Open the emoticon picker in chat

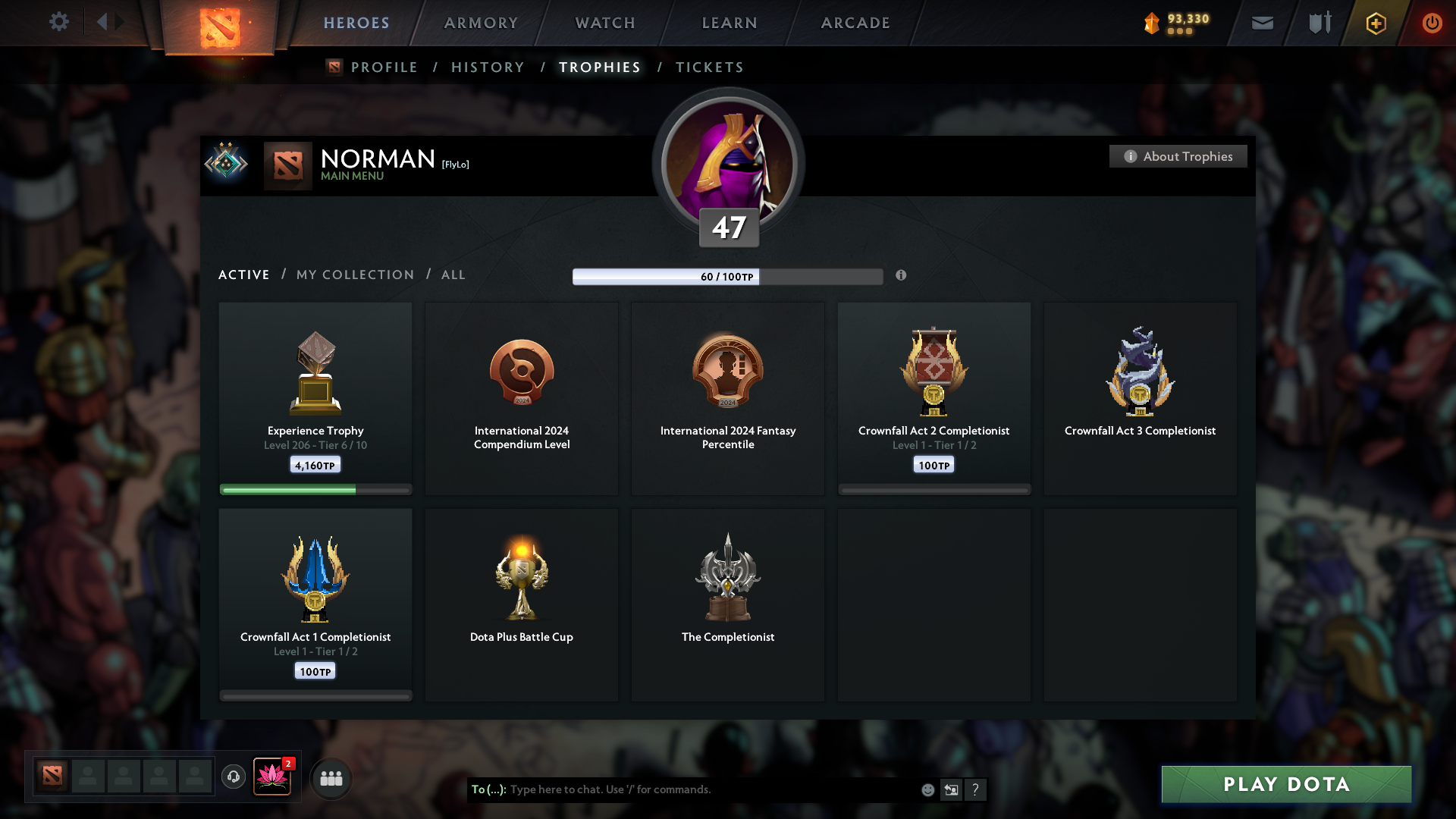pos(927,789)
